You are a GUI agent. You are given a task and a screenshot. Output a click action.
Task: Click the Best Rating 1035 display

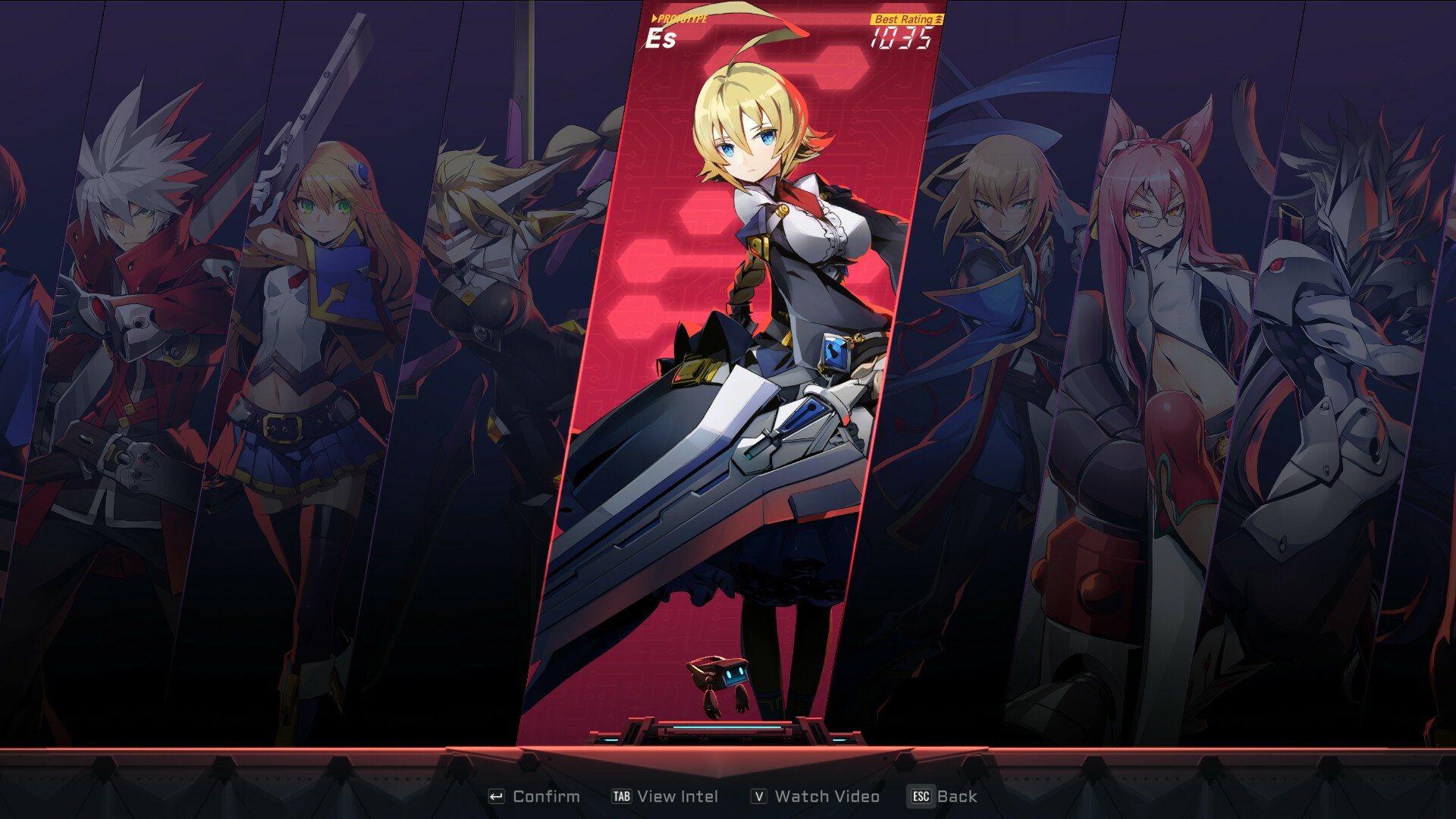(905, 30)
